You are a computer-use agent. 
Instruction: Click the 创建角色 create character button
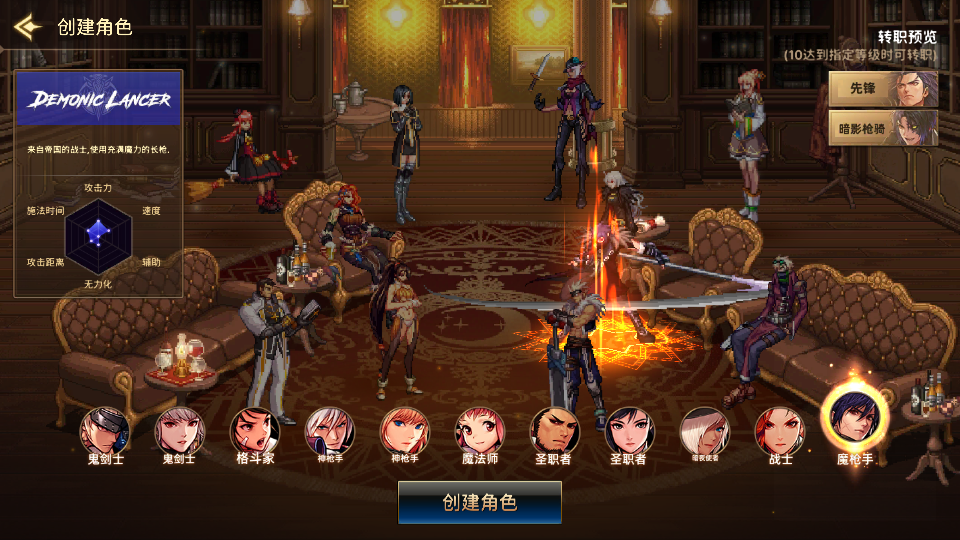pyautogui.click(x=480, y=502)
